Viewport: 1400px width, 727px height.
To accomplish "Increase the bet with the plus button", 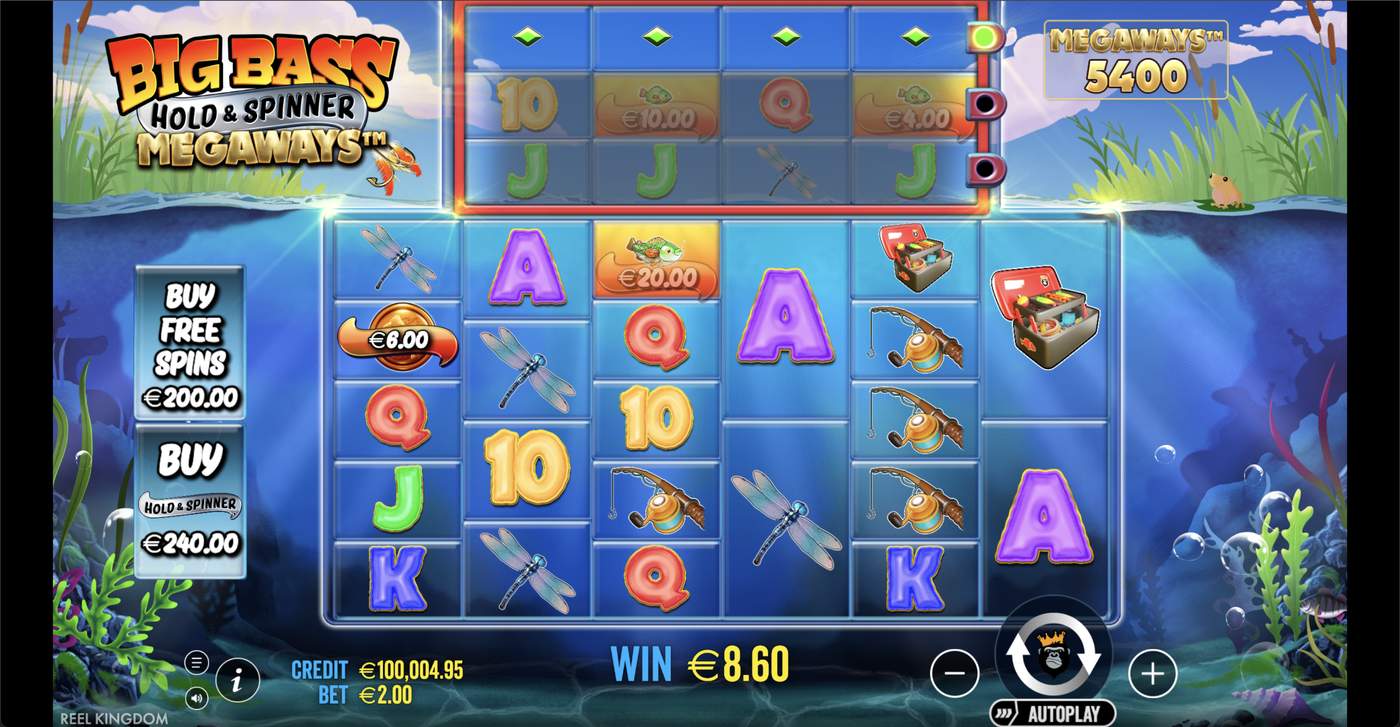I will tap(1152, 674).
